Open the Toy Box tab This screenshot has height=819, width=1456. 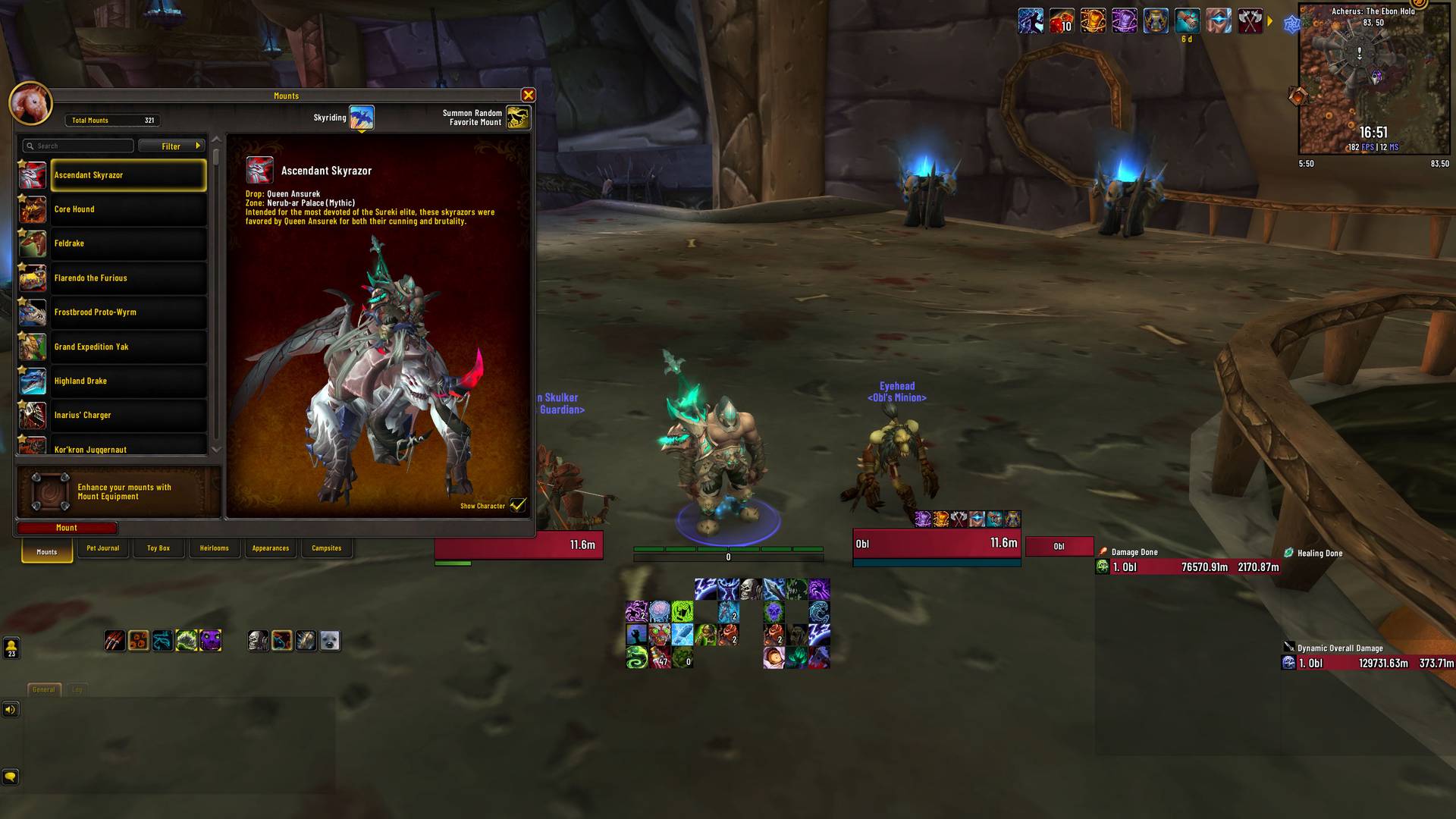point(158,548)
